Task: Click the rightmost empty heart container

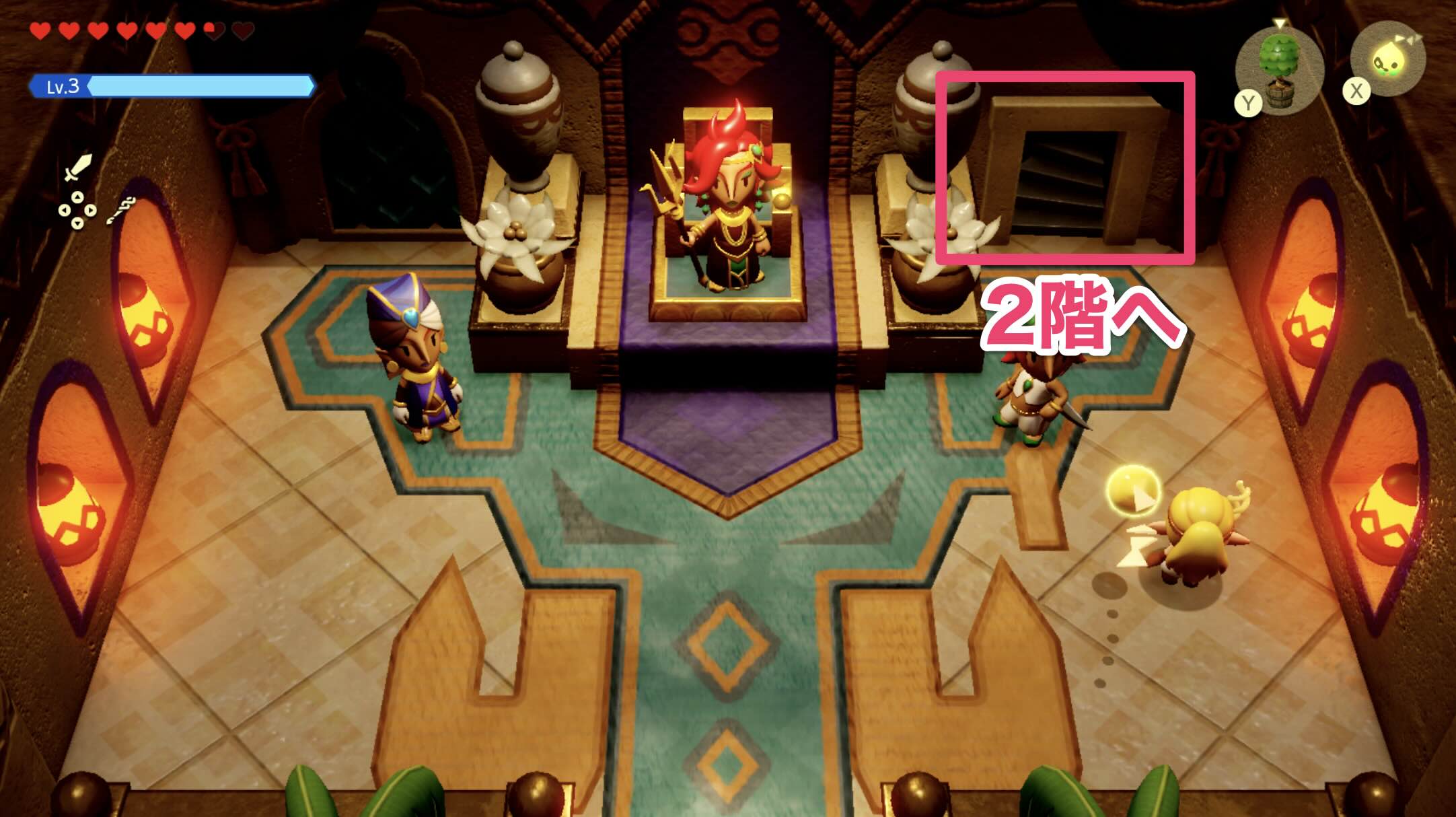Action: [x=242, y=31]
